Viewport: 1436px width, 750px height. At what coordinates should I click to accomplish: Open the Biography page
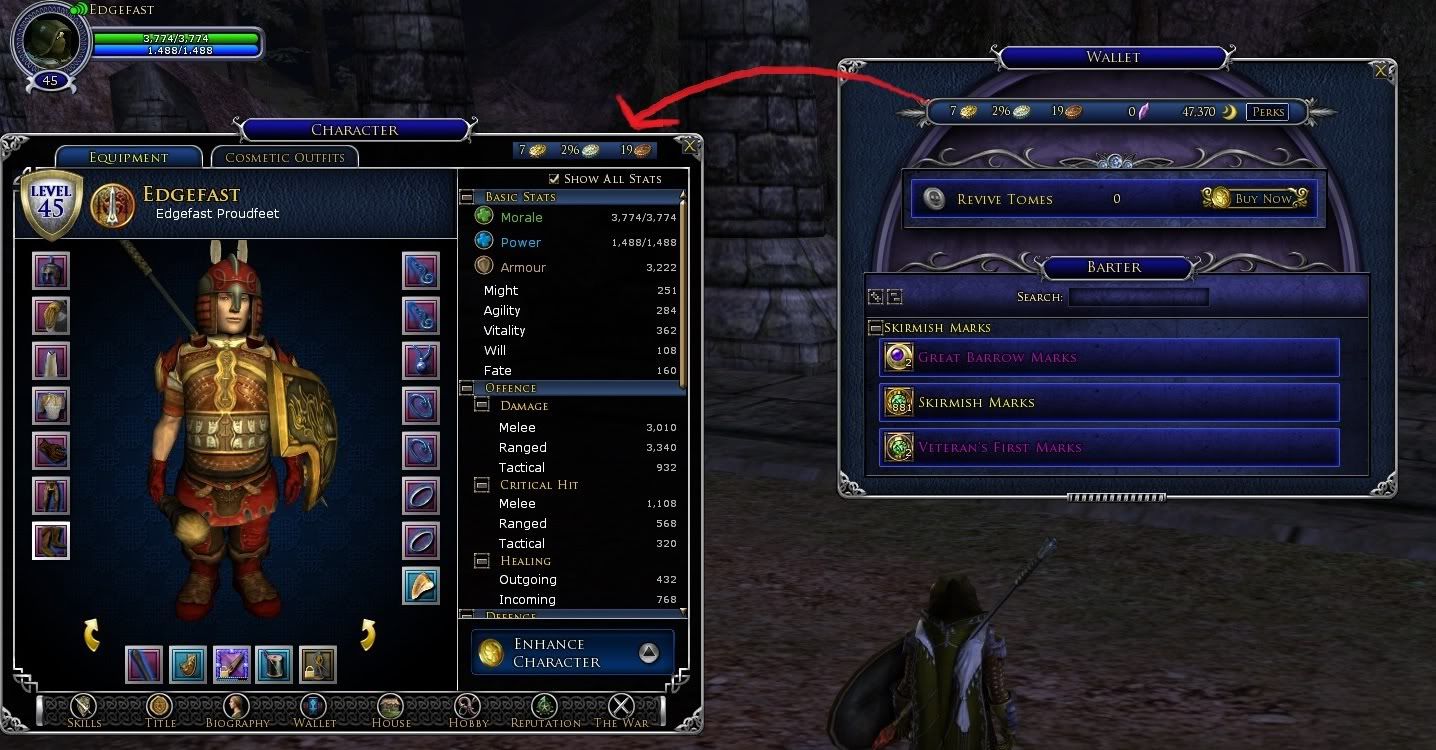click(236, 709)
